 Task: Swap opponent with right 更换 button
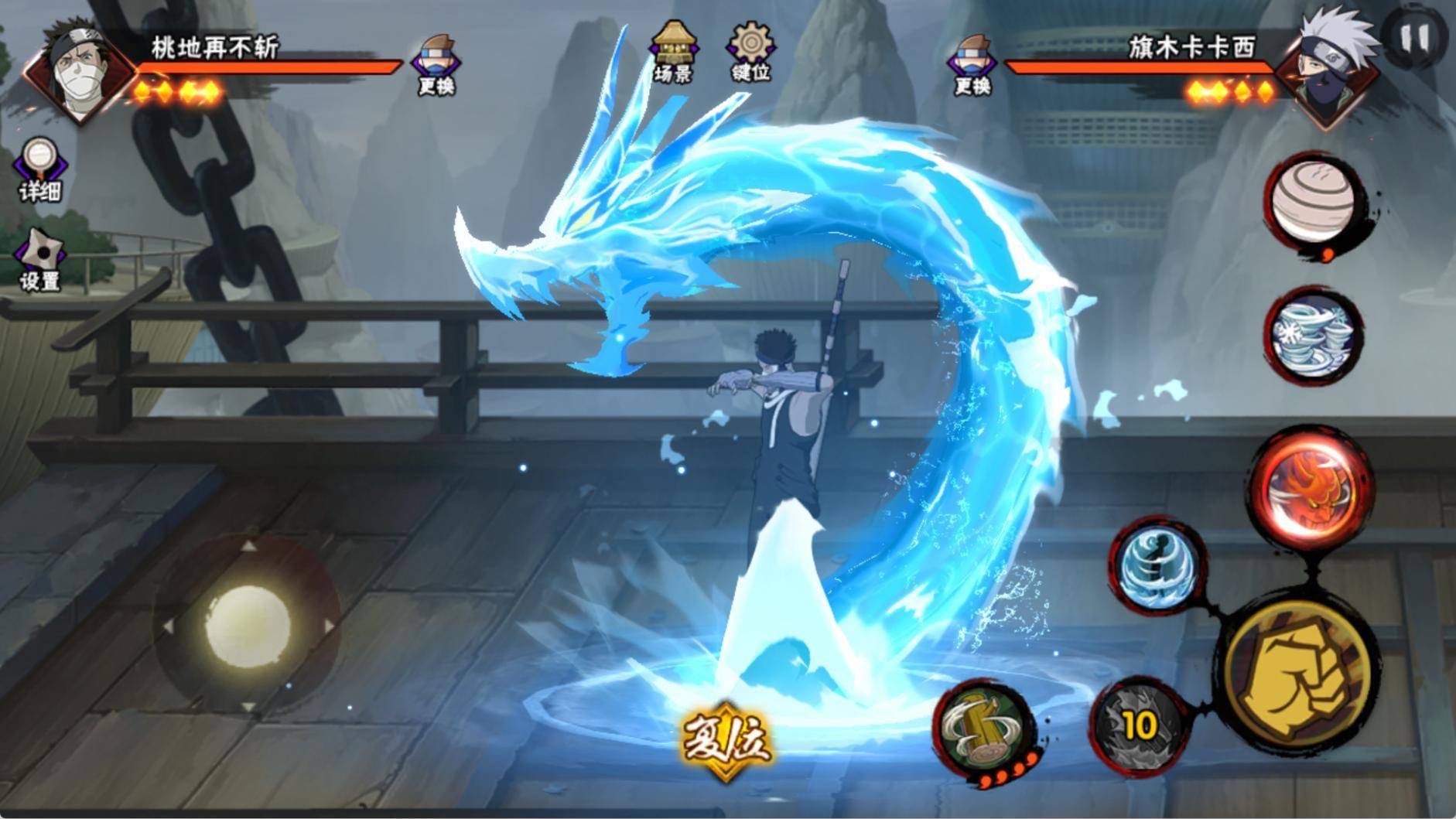pos(972,65)
